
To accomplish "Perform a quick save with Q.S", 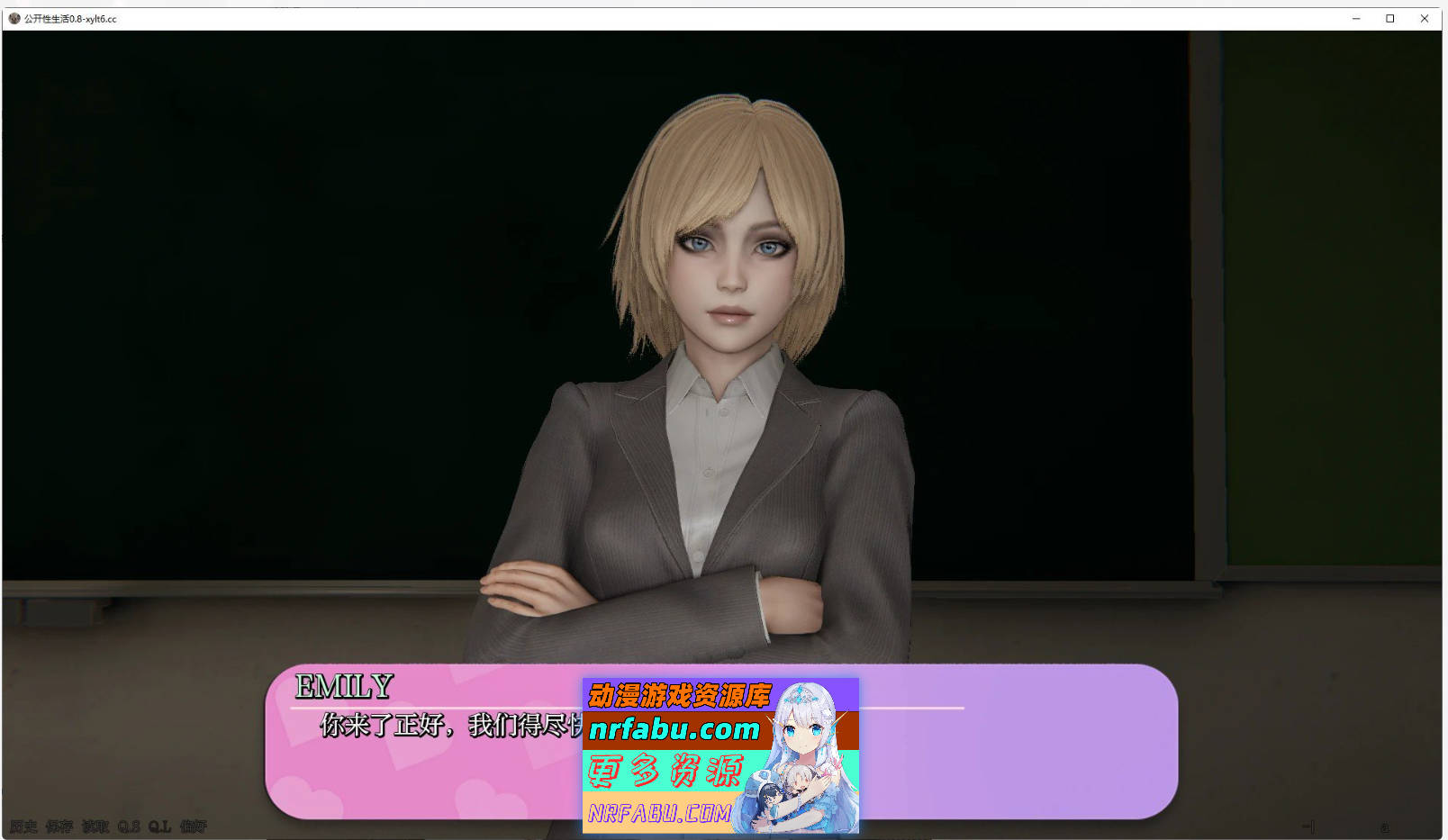I will (129, 826).
